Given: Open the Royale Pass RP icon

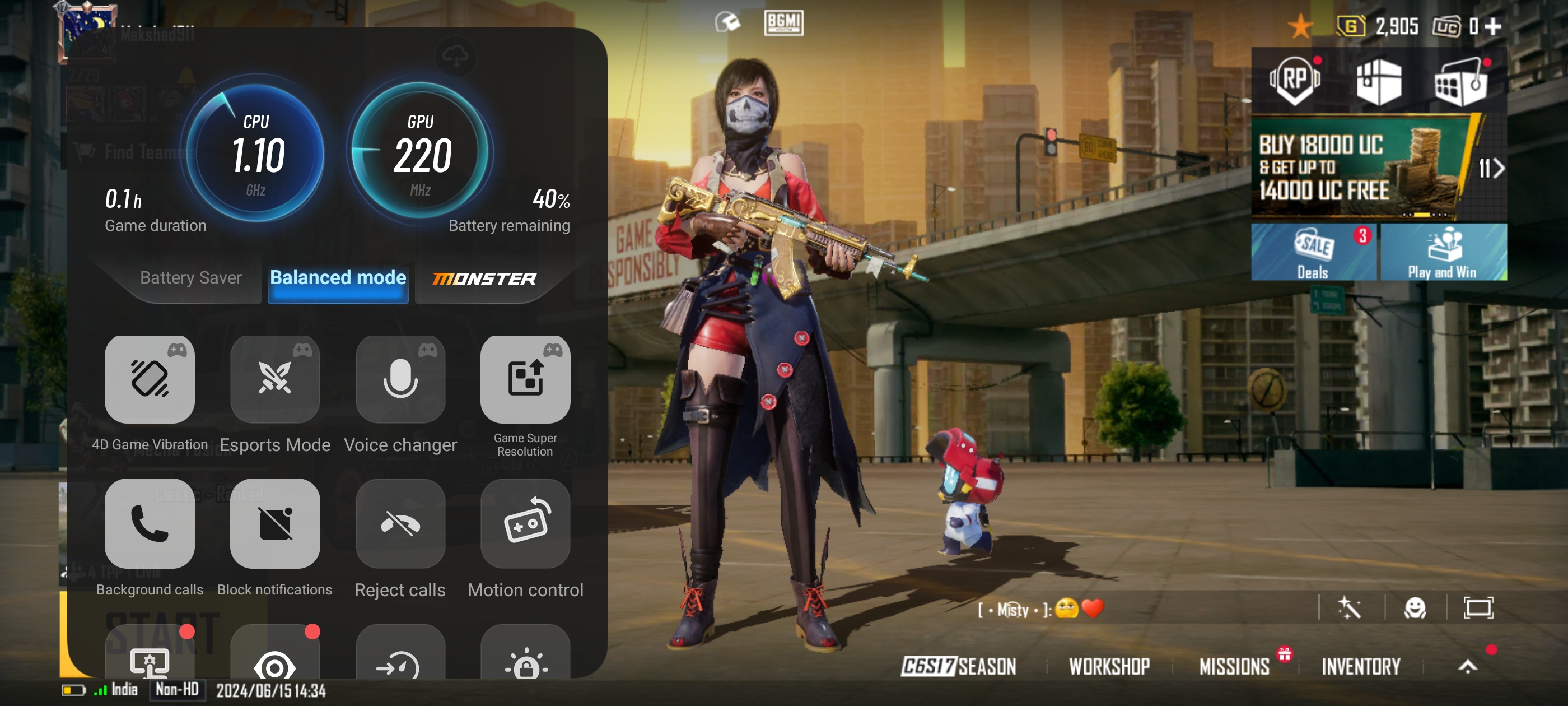Looking at the screenshot, I should click(1295, 80).
